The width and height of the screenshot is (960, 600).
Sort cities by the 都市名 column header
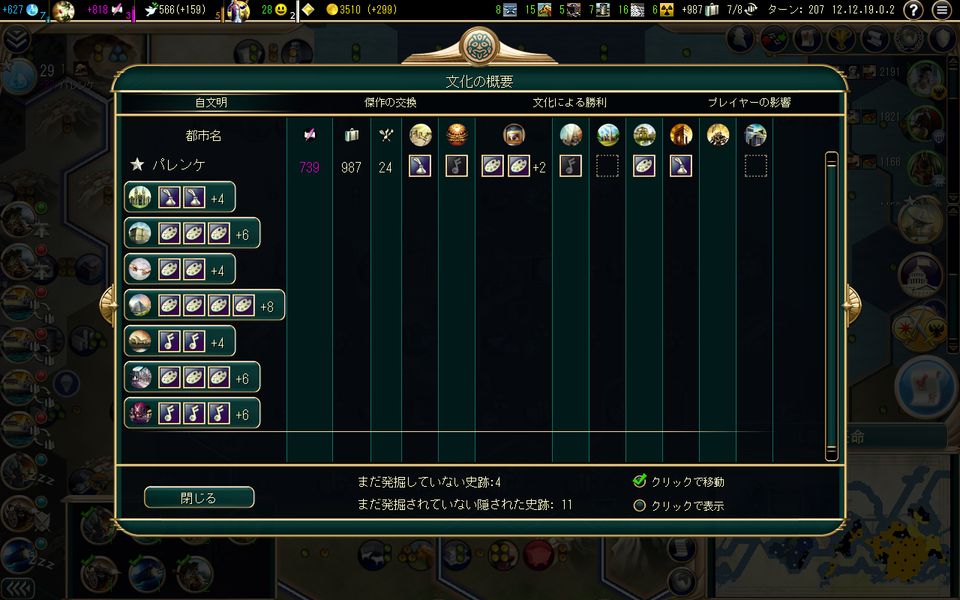[203, 135]
